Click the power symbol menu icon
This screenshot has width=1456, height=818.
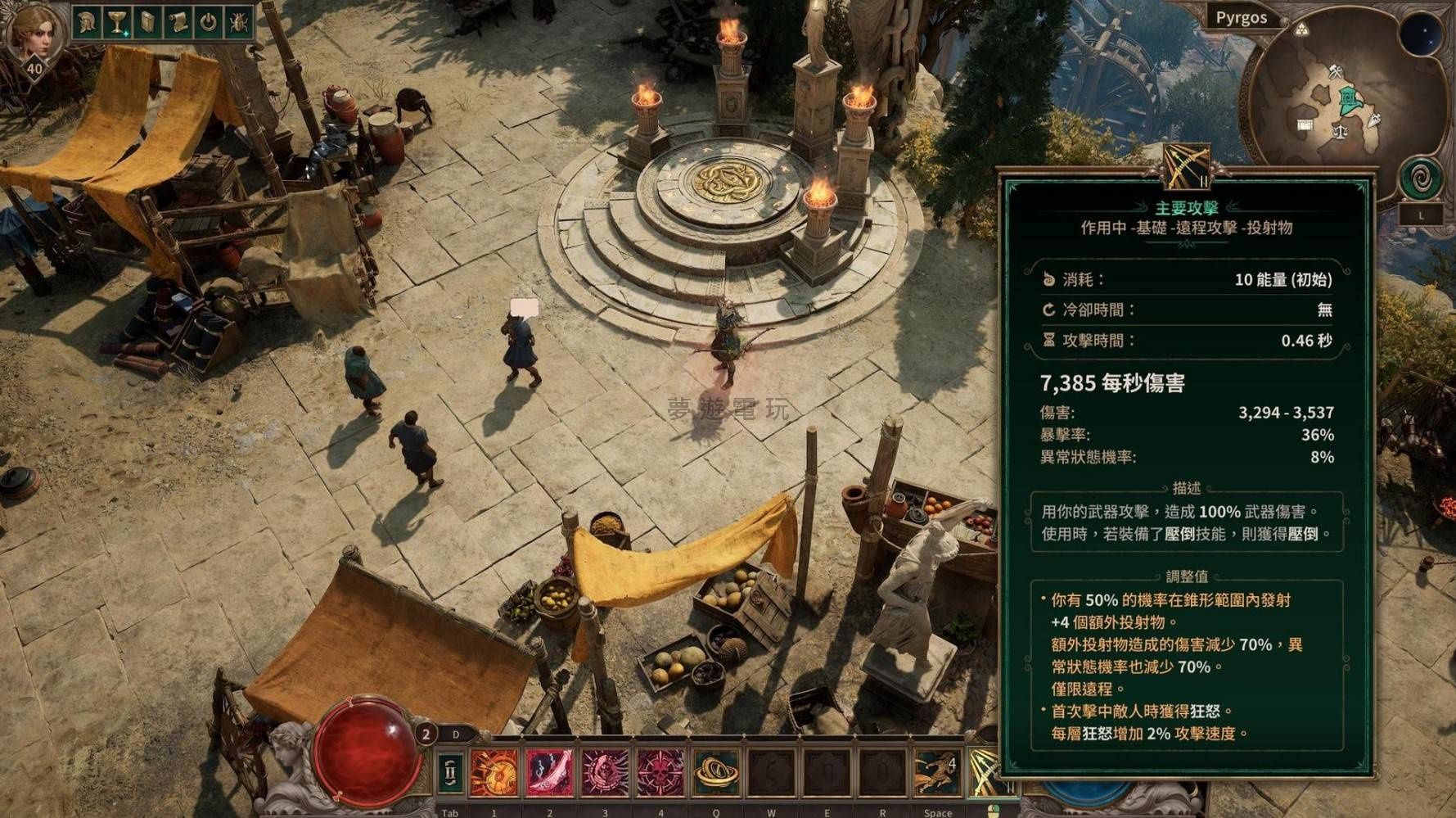point(209,22)
